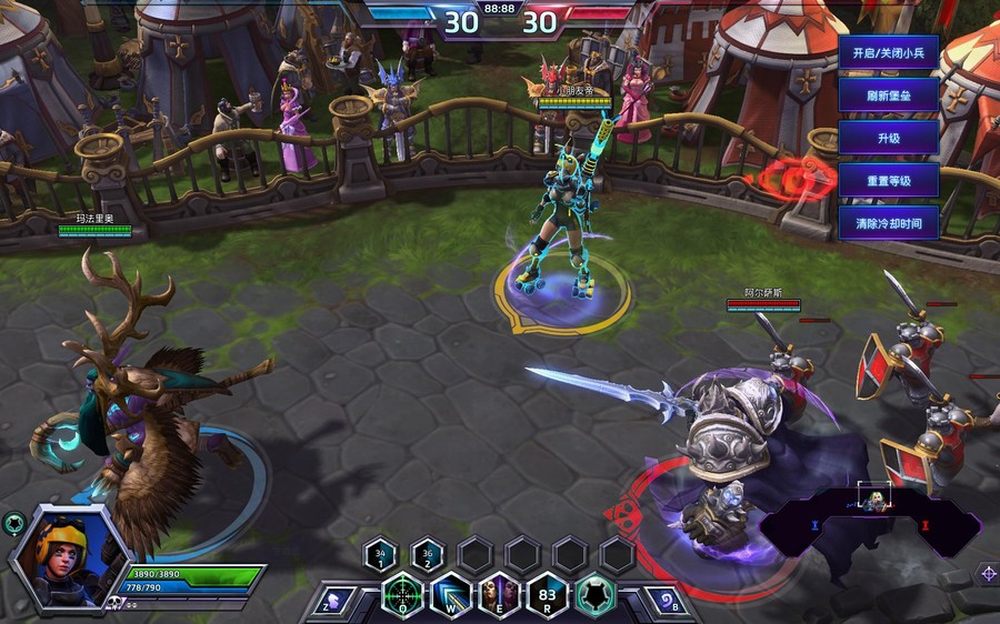Use the W blue arrow ability
Image resolution: width=1000 pixels, height=624 pixels.
point(451,596)
